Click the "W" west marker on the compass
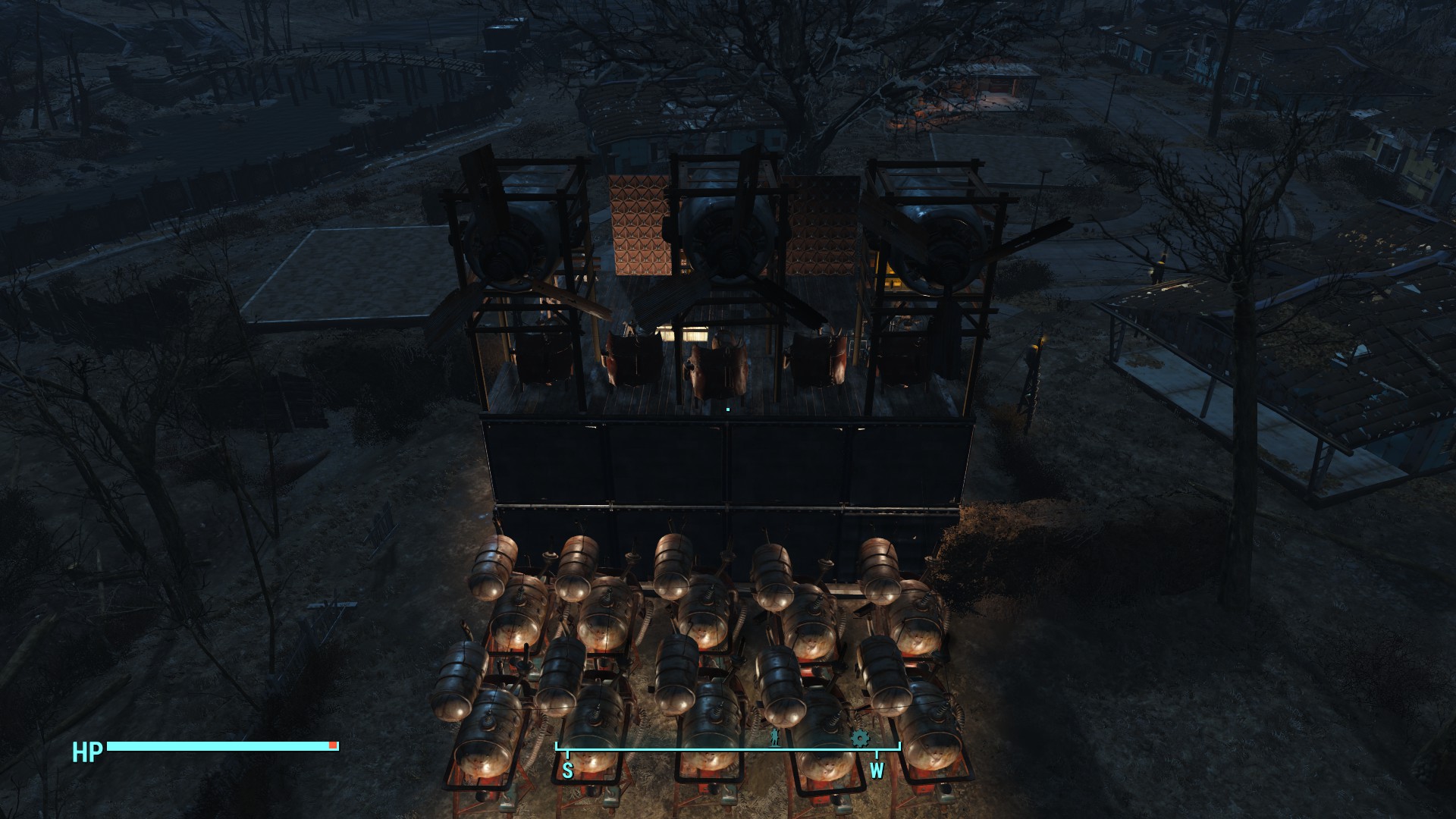 877,769
